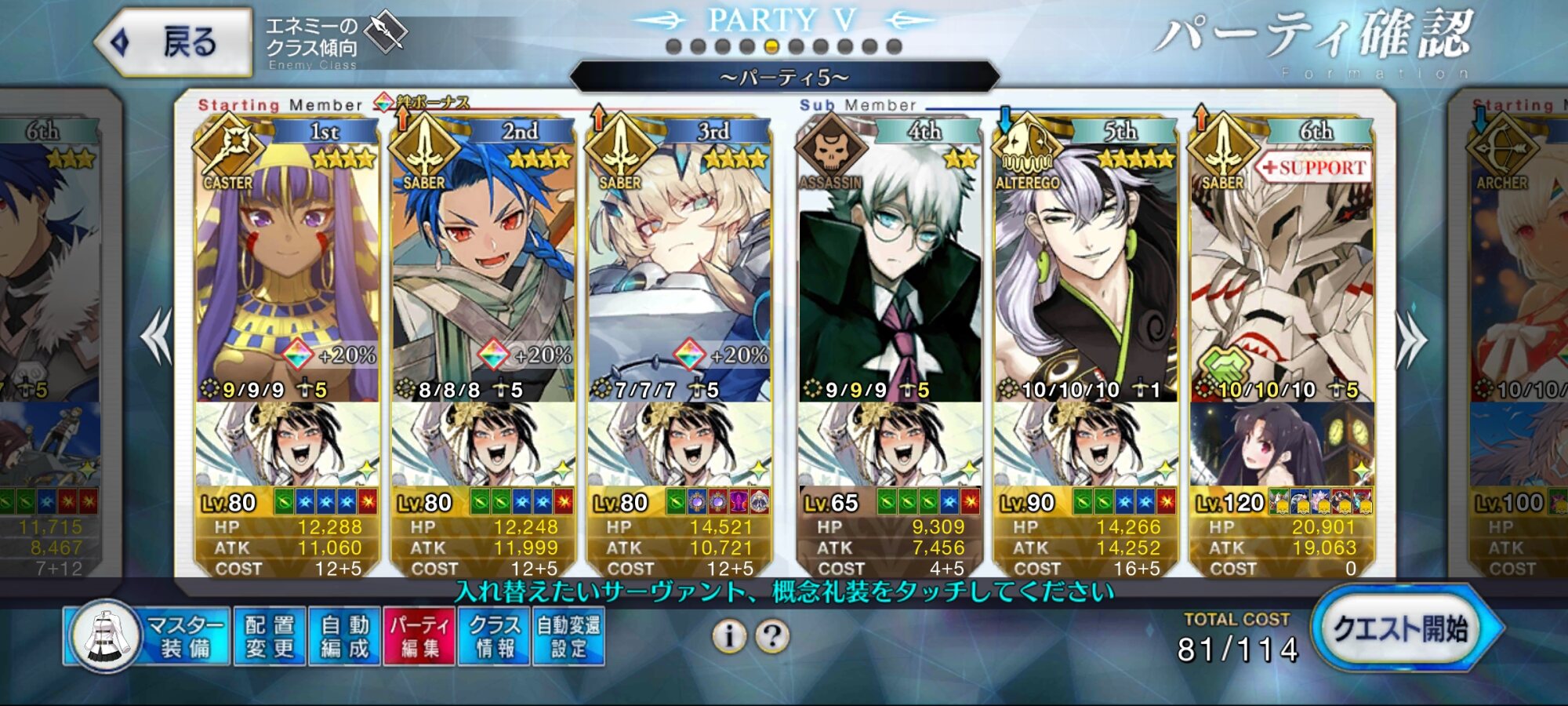1568x706 pixels.
Task: Open the question mark help button
Action: [x=772, y=636]
